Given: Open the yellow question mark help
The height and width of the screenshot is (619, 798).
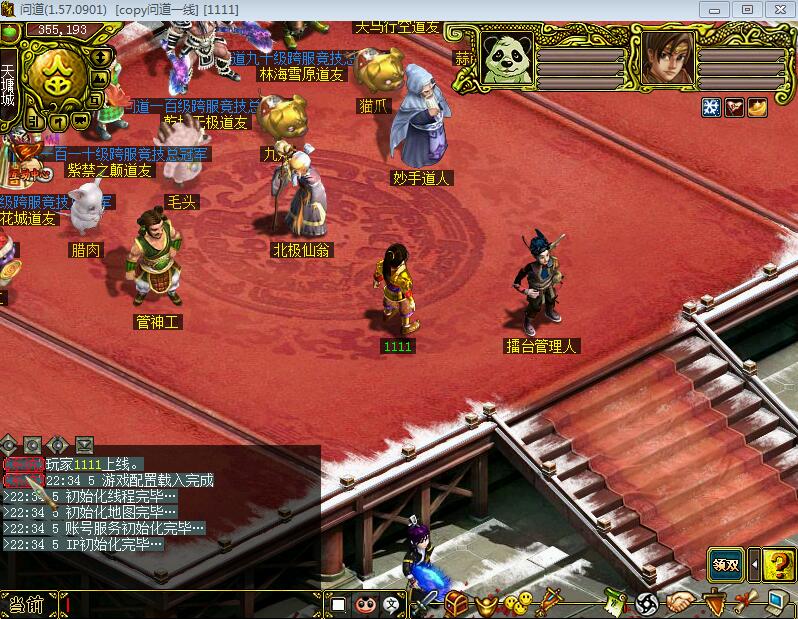Looking at the screenshot, I should 779,565.
